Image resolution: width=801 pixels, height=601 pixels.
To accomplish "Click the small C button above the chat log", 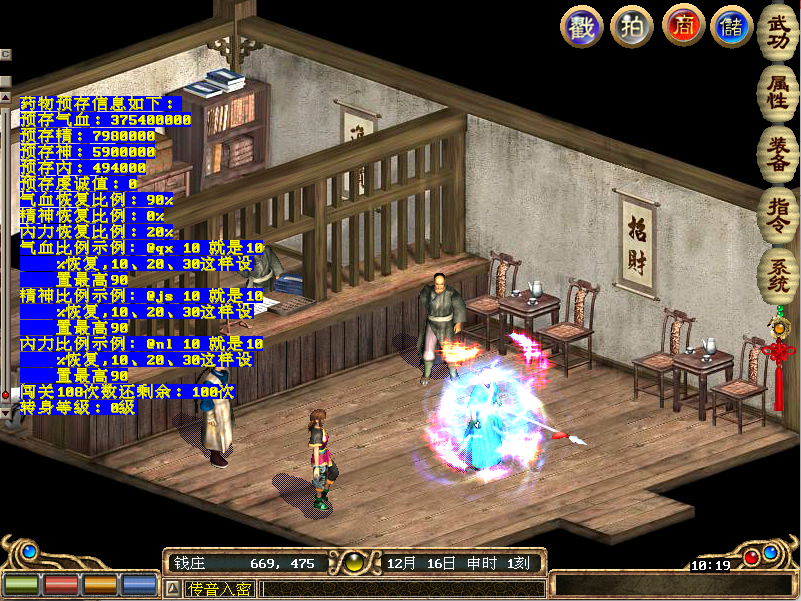I will click(5, 54).
